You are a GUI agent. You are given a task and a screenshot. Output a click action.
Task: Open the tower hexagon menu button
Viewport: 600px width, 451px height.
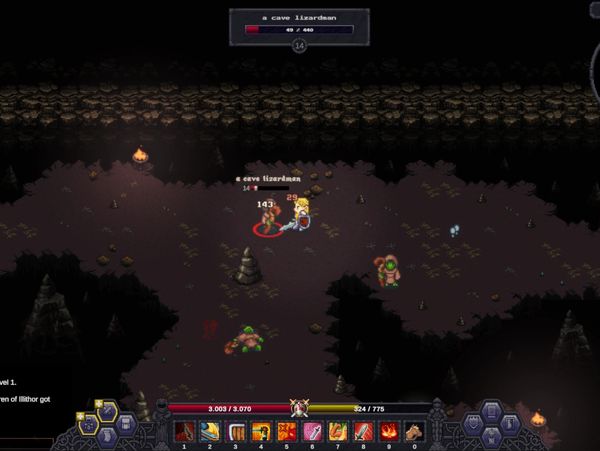(x=491, y=438)
